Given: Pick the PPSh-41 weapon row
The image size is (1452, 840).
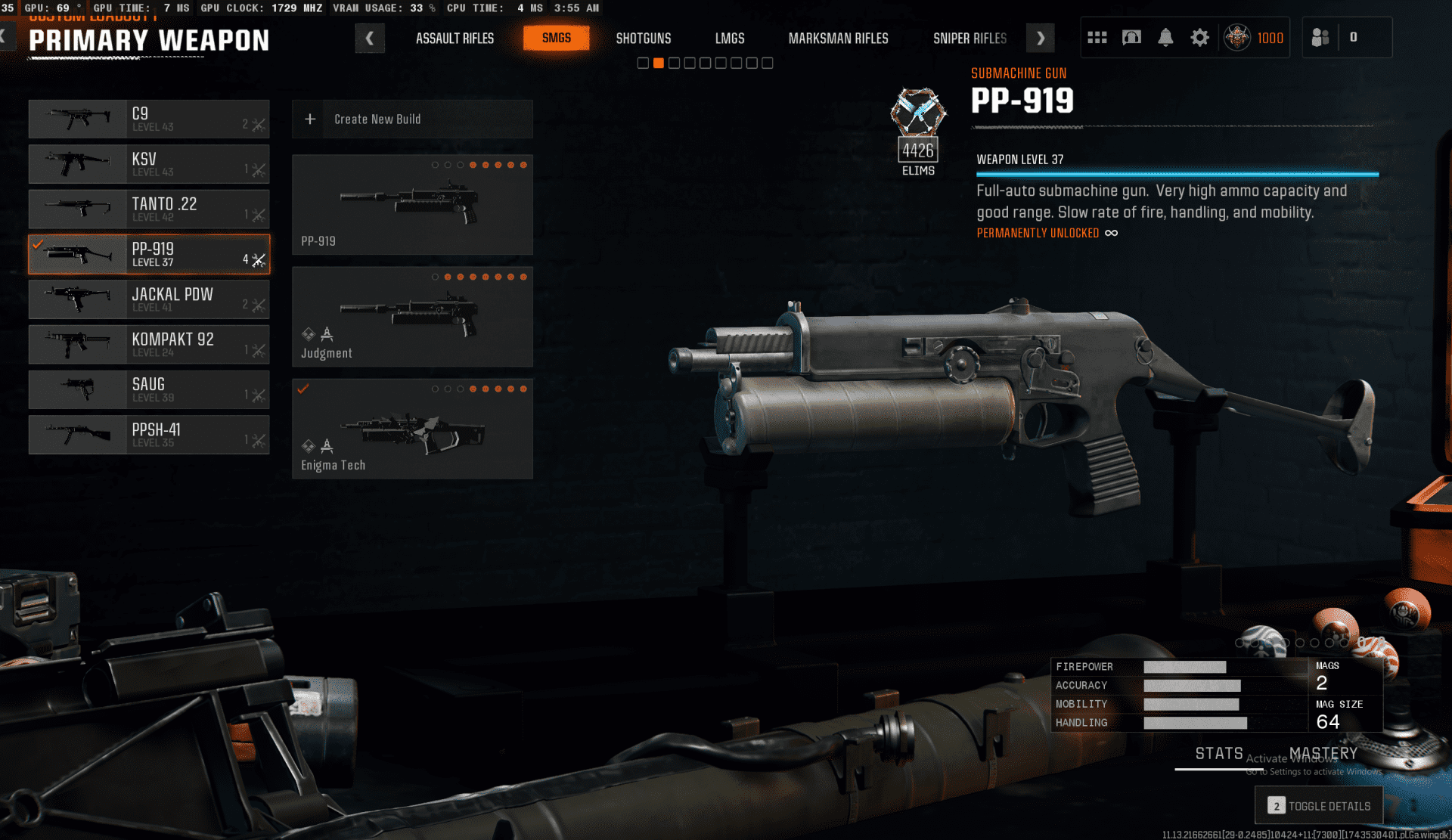Looking at the screenshot, I should (149, 435).
